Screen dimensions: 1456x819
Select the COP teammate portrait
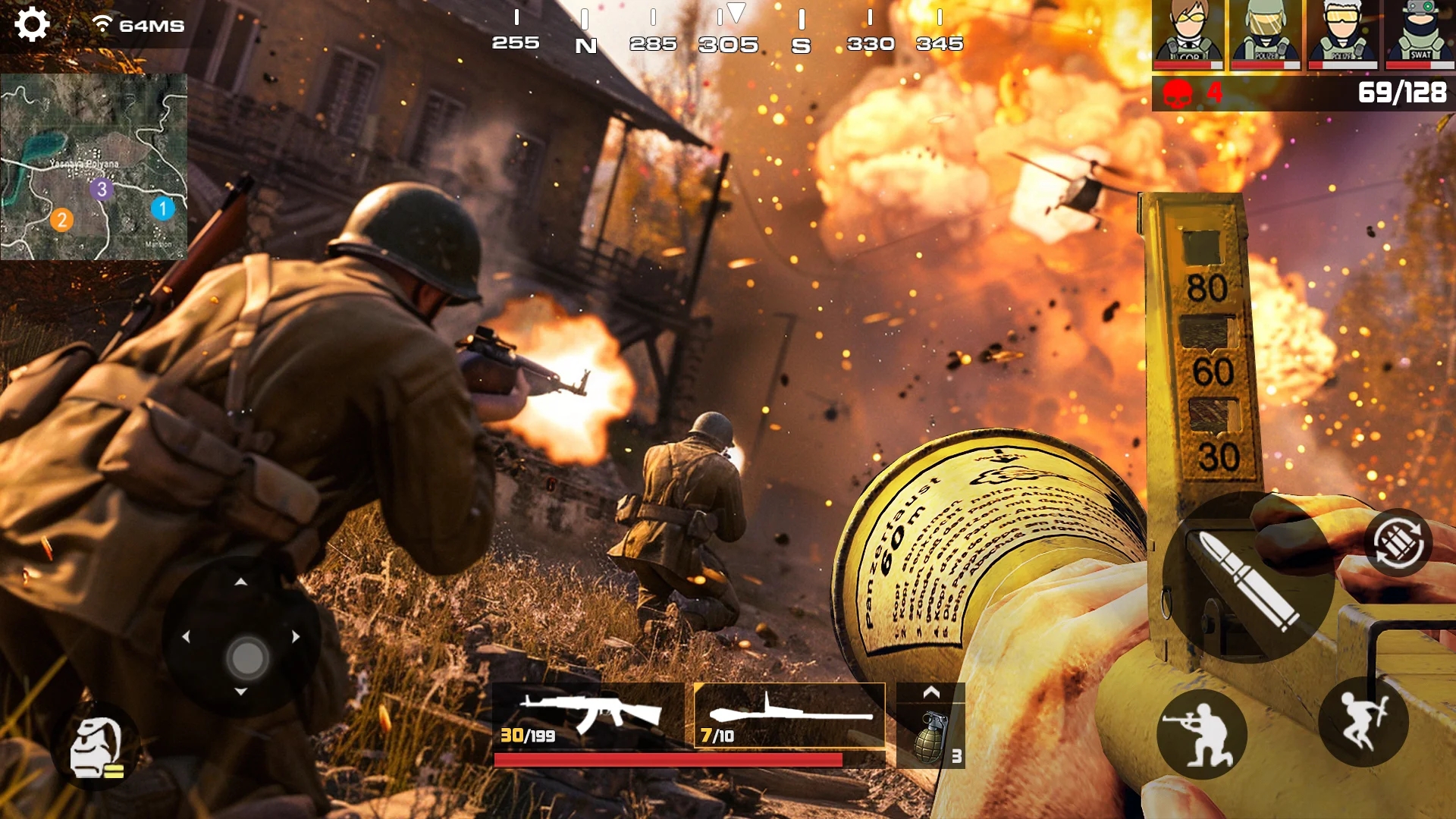click(x=1188, y=35)
